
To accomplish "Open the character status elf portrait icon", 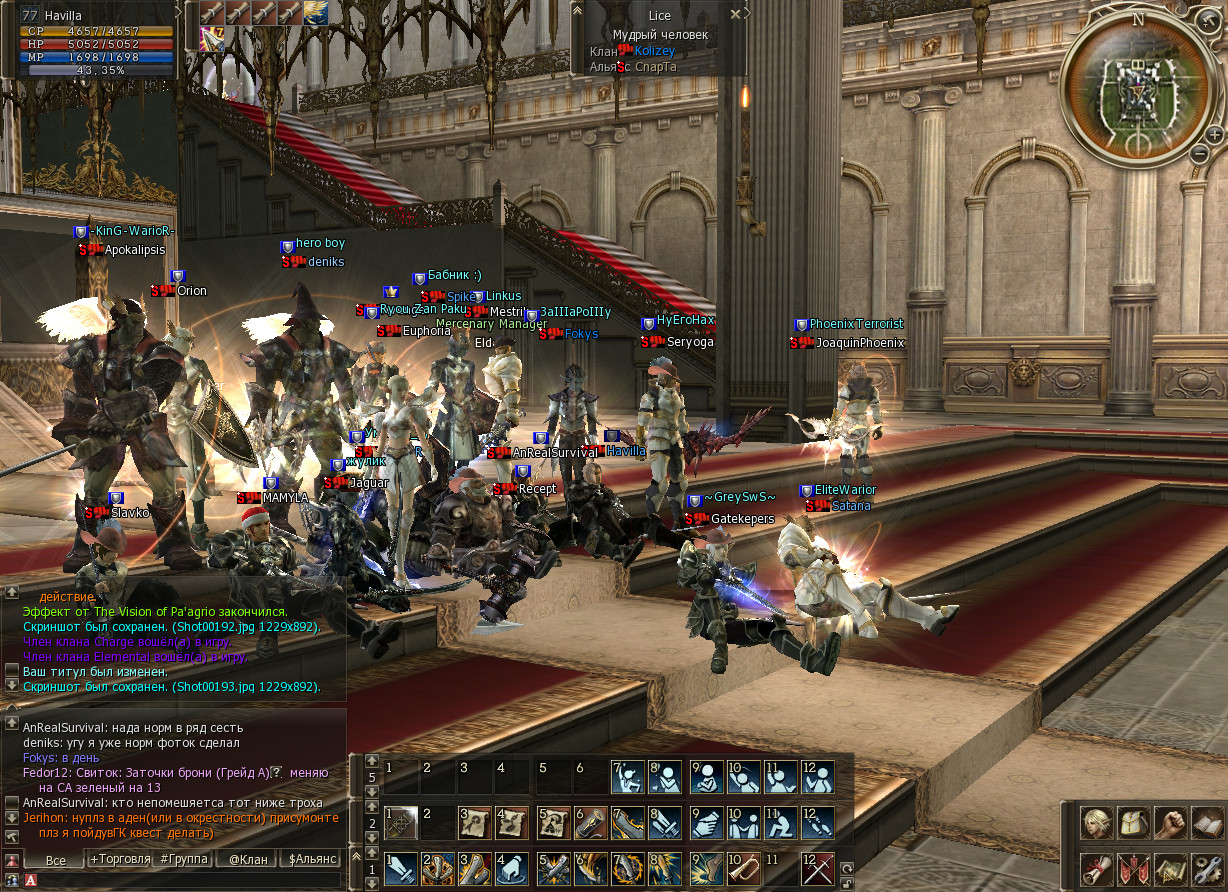I will [1097, 823].
